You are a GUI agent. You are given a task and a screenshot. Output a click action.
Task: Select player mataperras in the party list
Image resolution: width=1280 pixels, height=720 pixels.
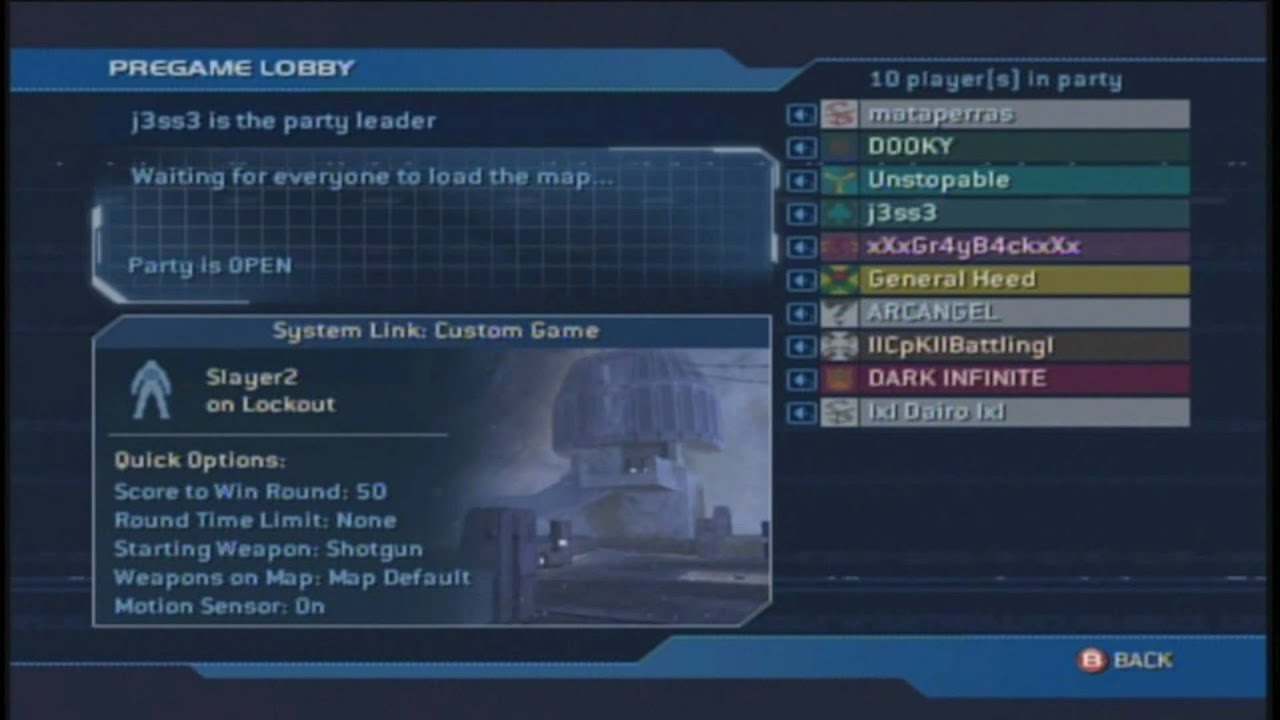pyautogui.click(x=1004, y=114)
